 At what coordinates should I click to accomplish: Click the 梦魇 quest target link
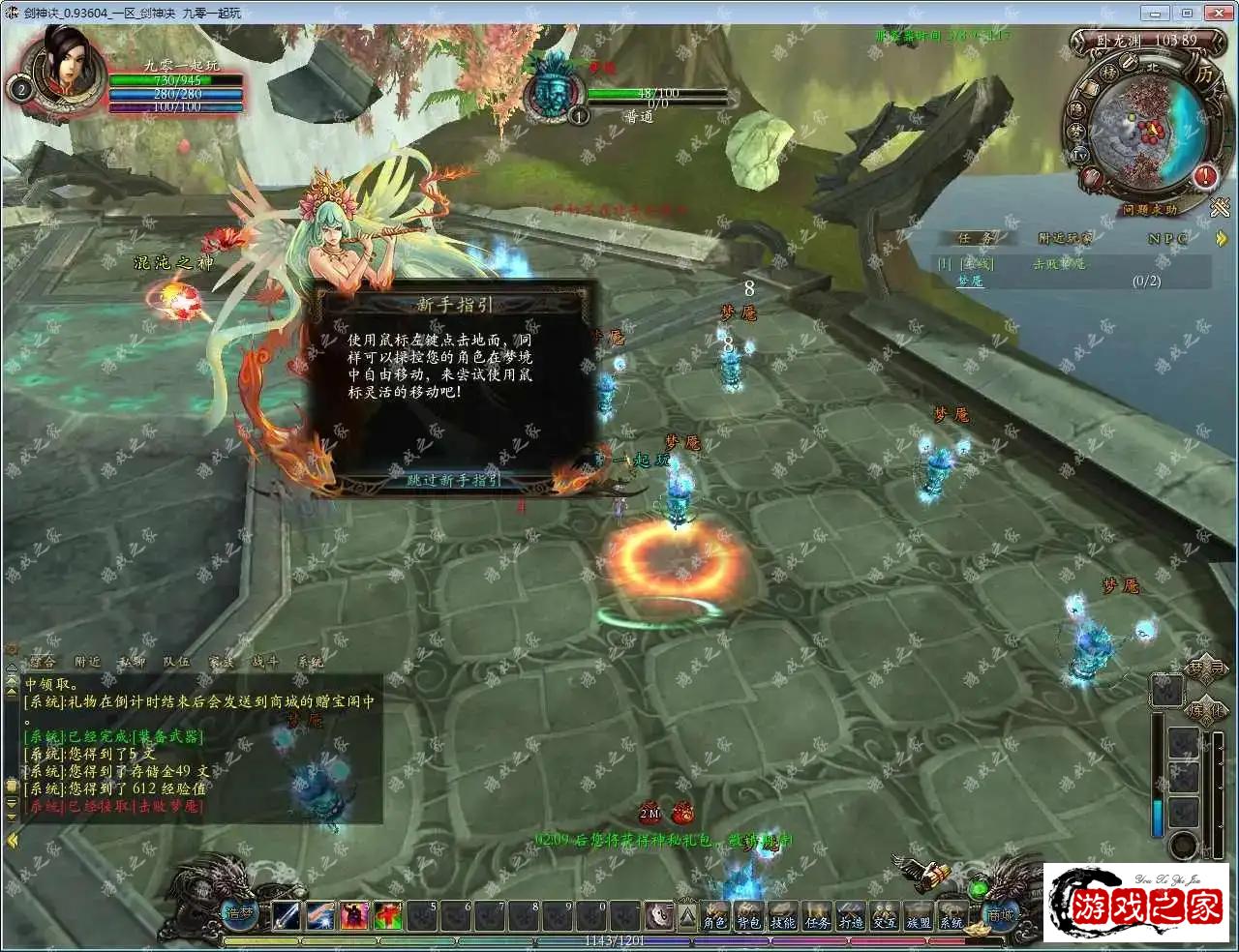coord(970,281)
